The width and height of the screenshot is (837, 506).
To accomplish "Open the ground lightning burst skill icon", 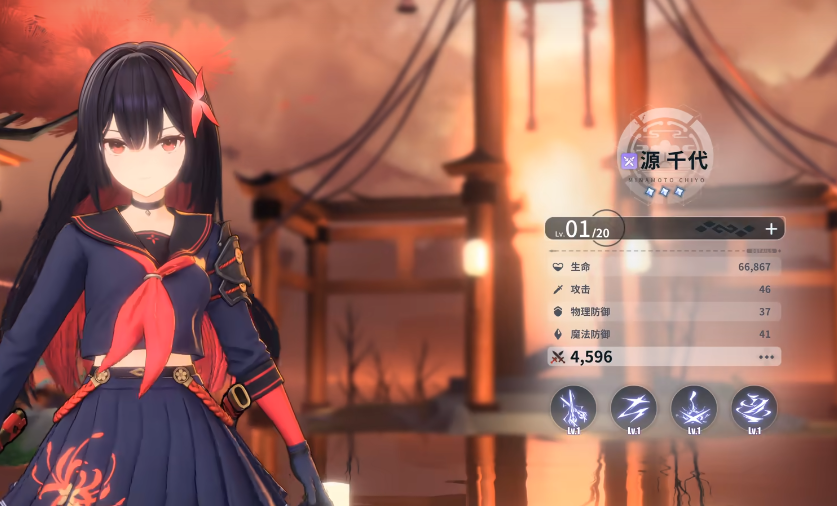I will (x=694, y=407).
